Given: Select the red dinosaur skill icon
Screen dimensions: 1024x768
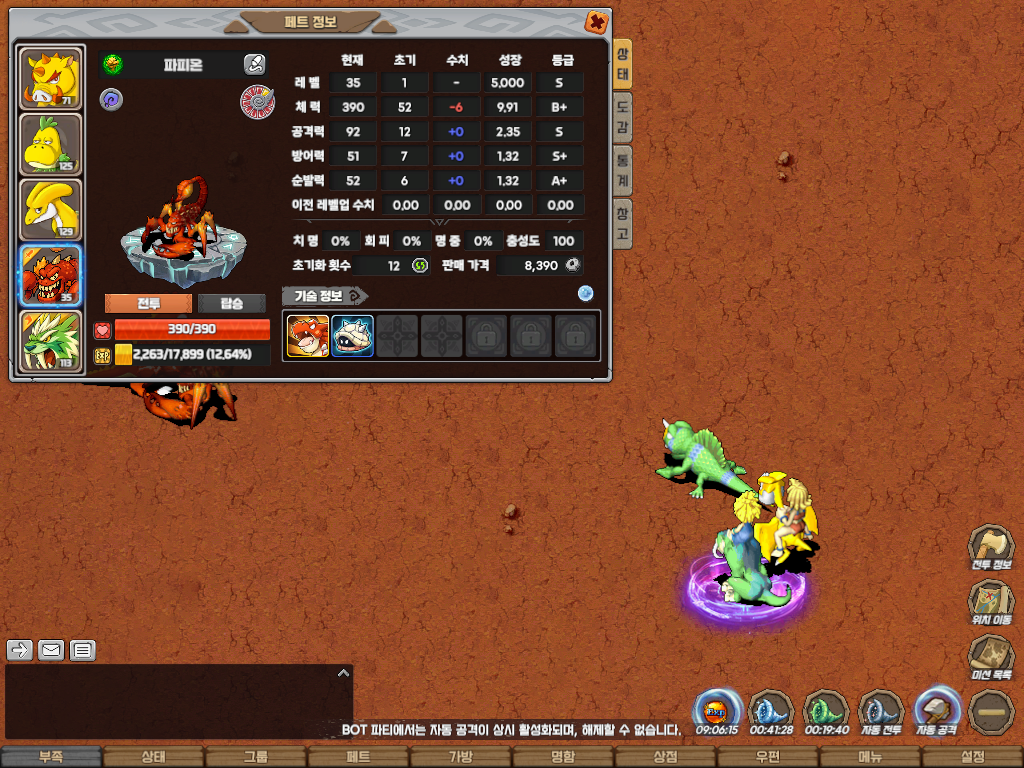Looking at the screenshot, I should [x=308, y=336].
